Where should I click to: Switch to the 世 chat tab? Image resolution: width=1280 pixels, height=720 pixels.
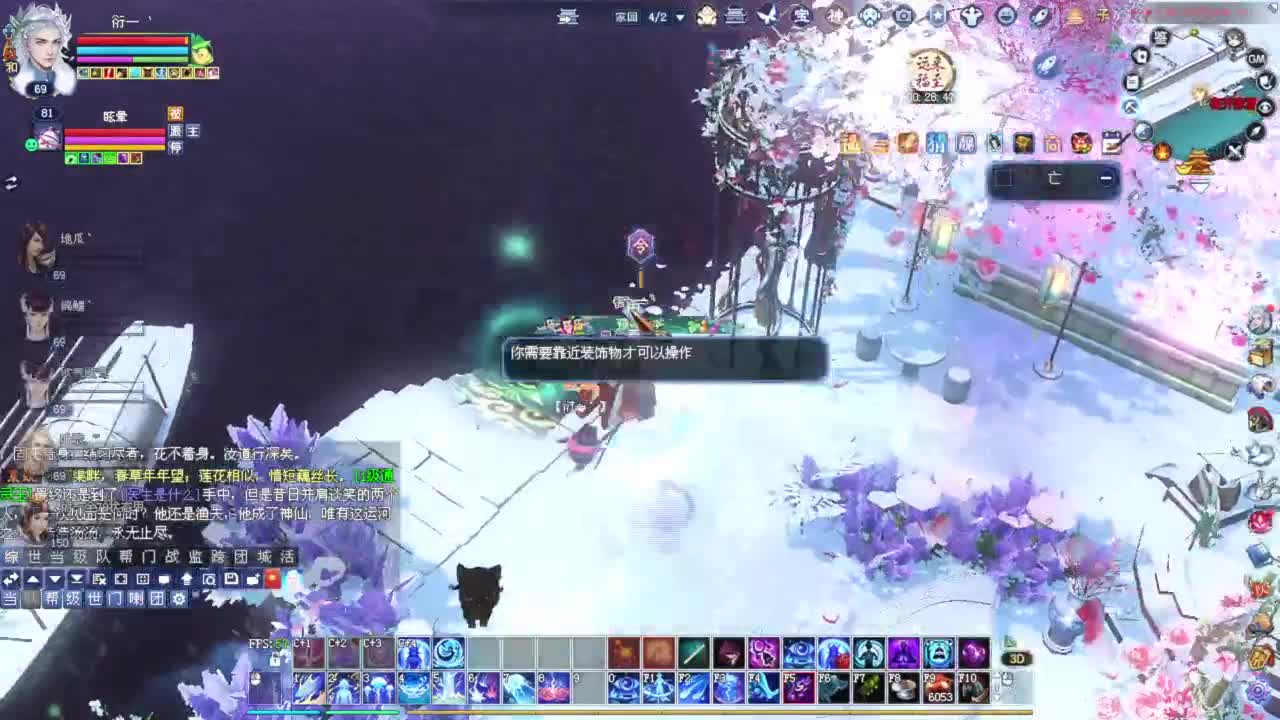[34, 556]
